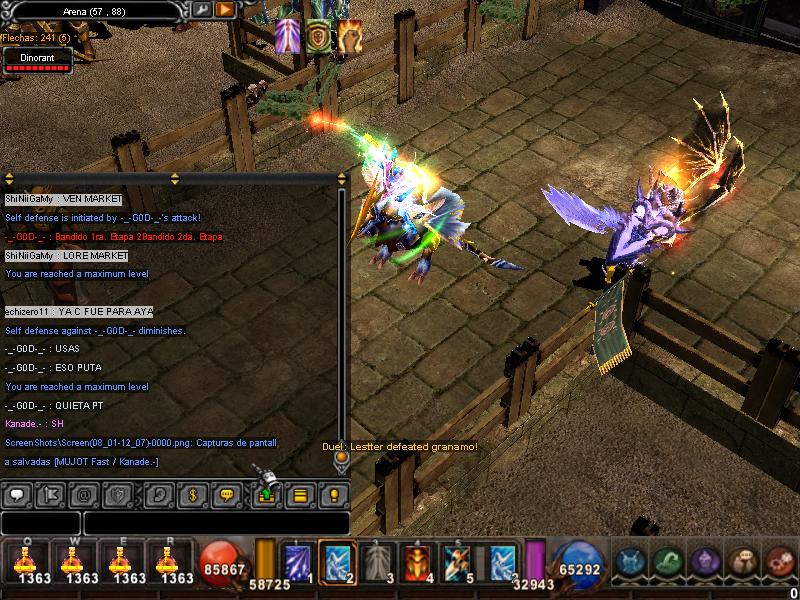Screen dimensions: 800x600
Task: Open the crossed swords helmet menu icon
Action: coord(632,561)
